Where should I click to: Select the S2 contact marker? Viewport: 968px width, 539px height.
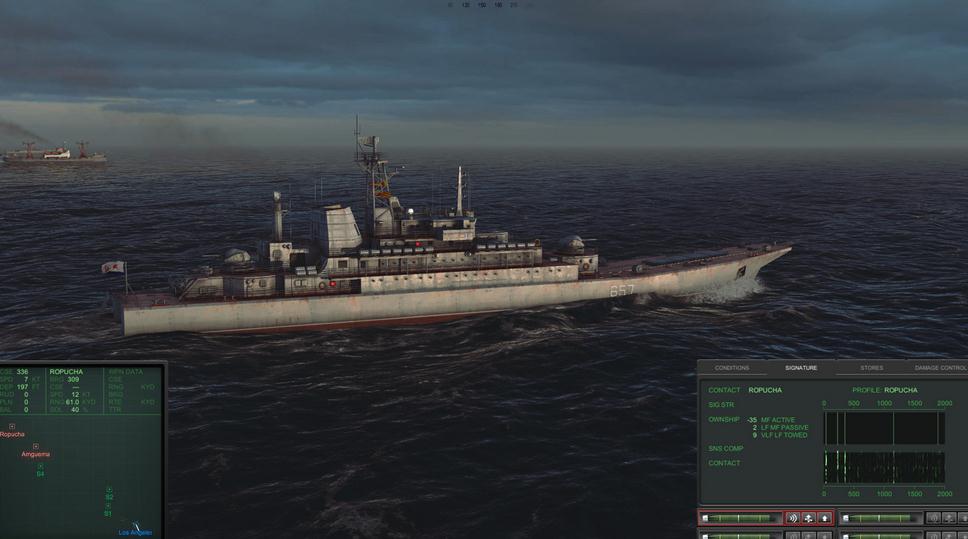(x=109, y=490)
